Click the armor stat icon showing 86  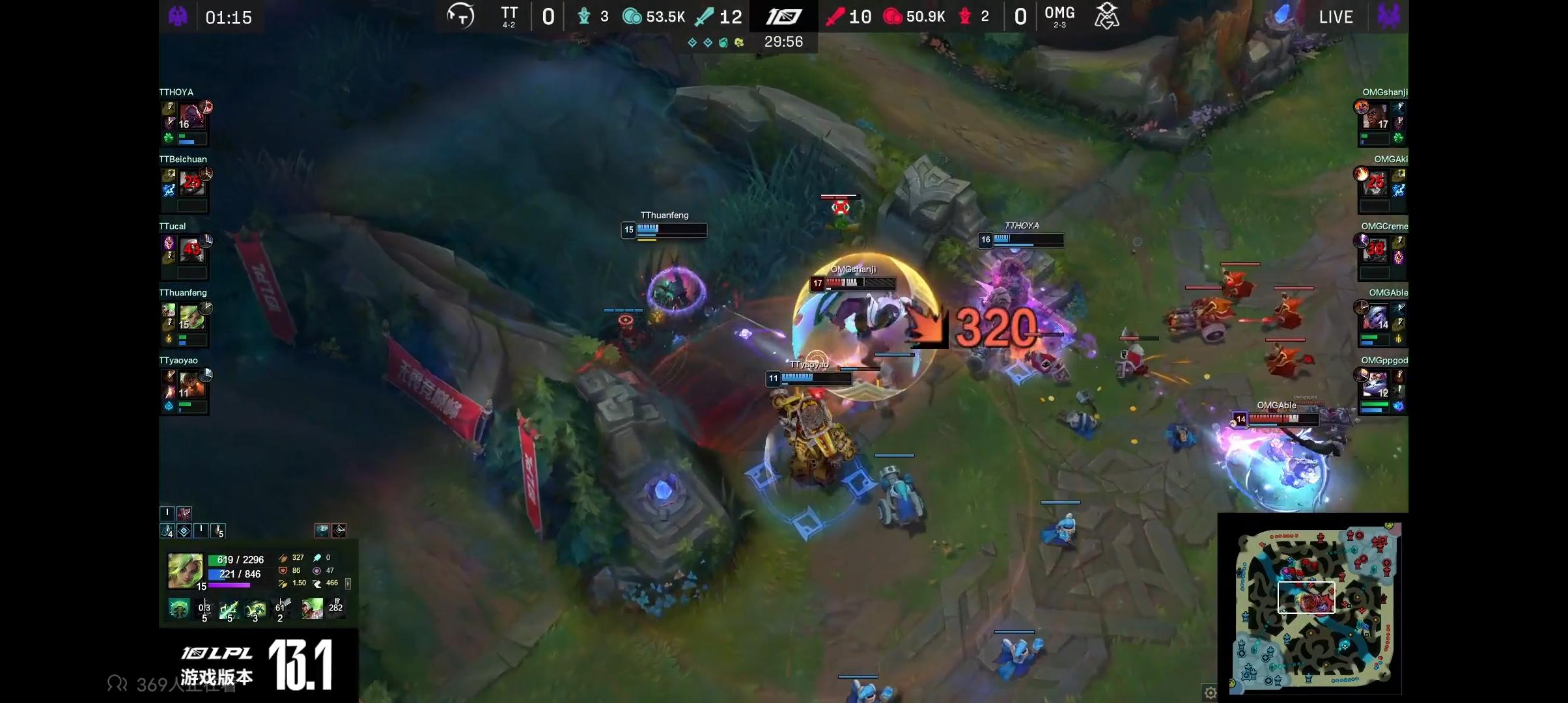[x=283, y=570]
